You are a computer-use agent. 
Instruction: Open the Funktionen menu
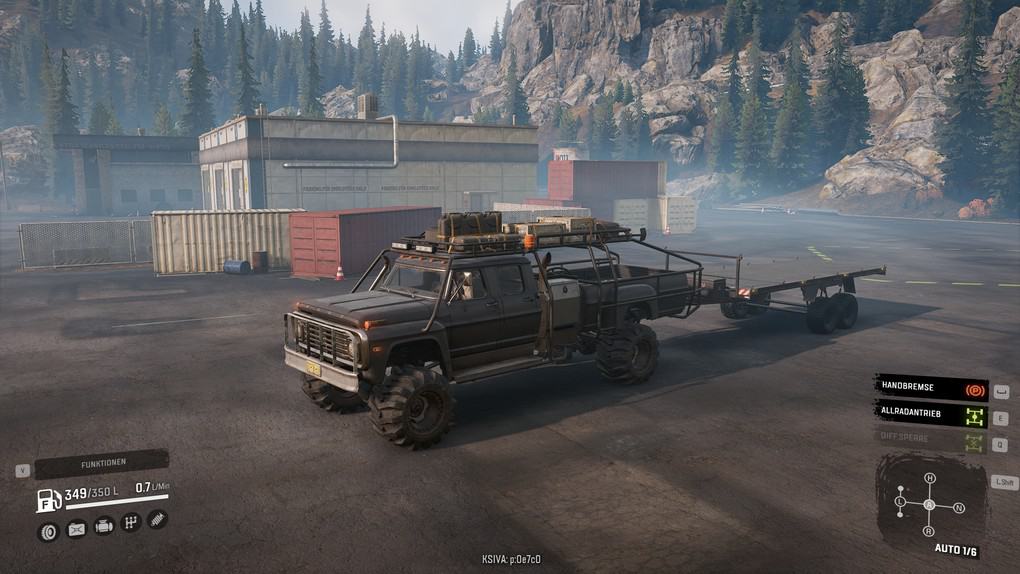(x=103, y=464)
